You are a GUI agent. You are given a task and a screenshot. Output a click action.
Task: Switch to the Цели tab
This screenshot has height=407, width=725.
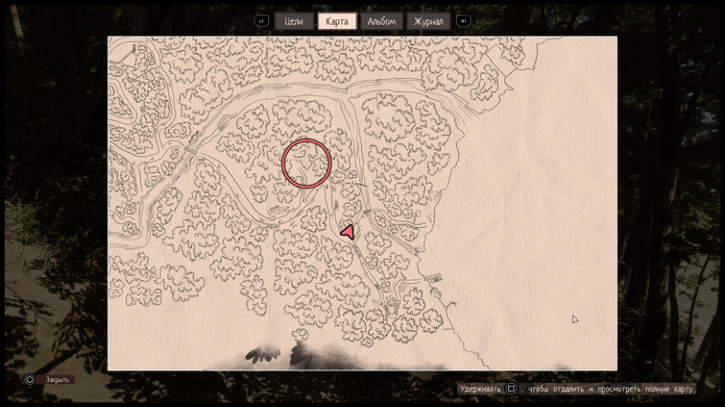(294, 21)
